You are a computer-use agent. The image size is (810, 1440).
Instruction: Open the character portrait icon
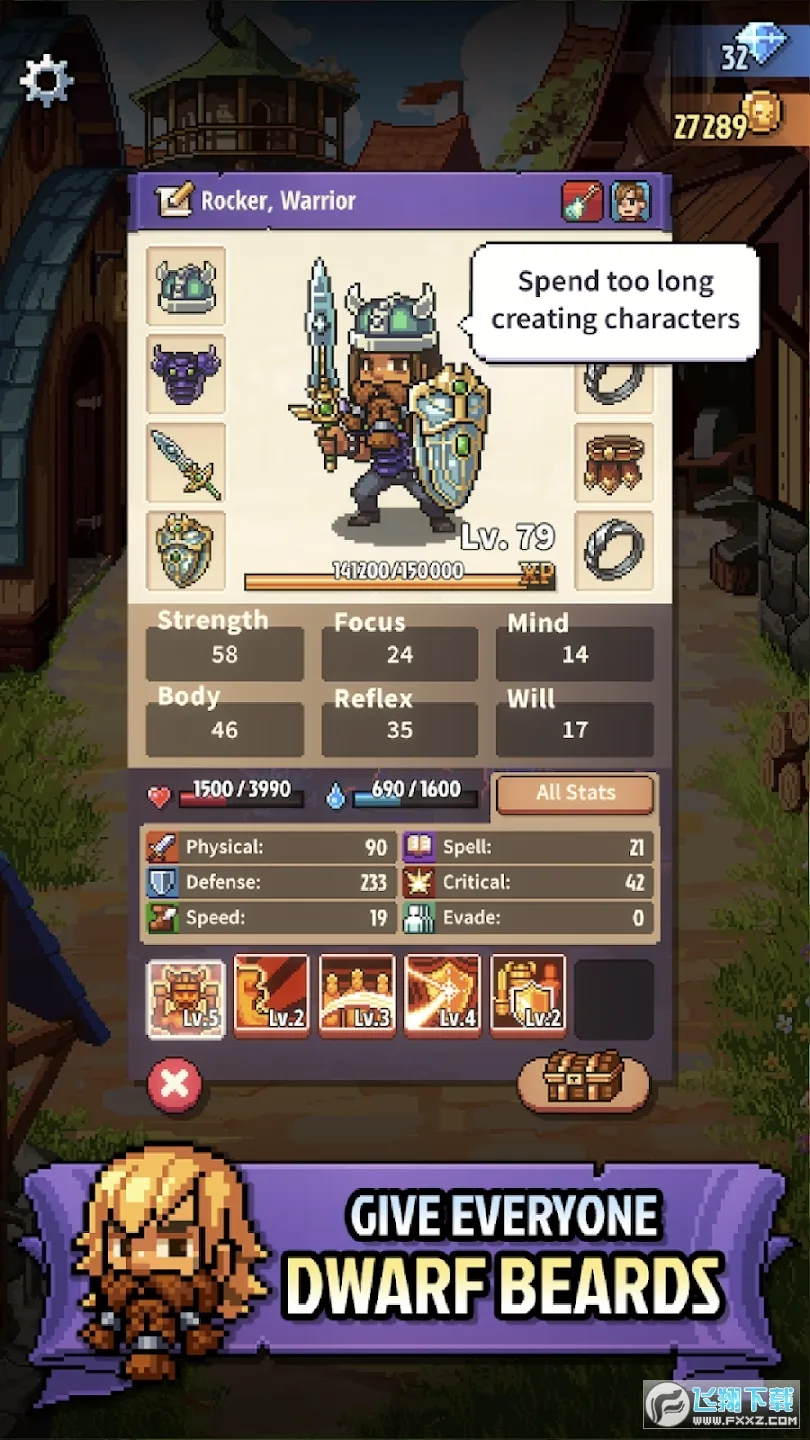[630, 201]
